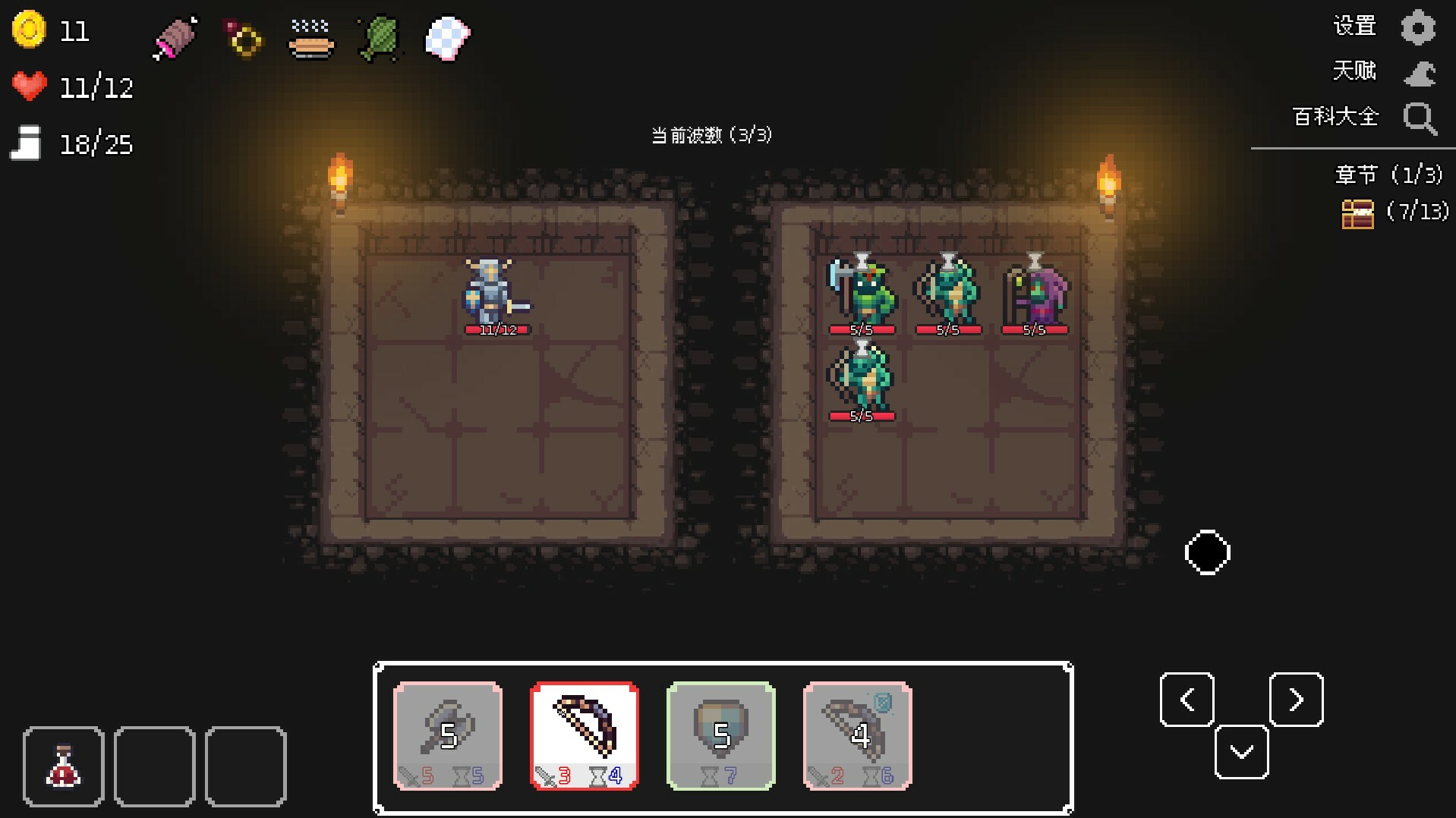Viewport: 1456px width, 818px height.
Task: Select the shield card with cost 7
Action: [720, 735]
